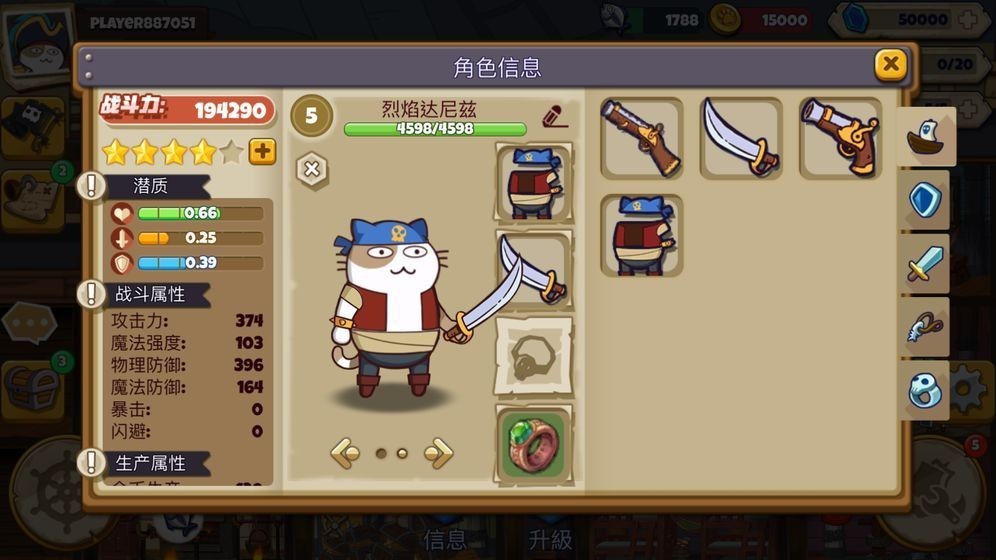Viewport: 996px width, 560px height.
Task: Select the equipped green gem ring slot
Action: coord(534,442)
